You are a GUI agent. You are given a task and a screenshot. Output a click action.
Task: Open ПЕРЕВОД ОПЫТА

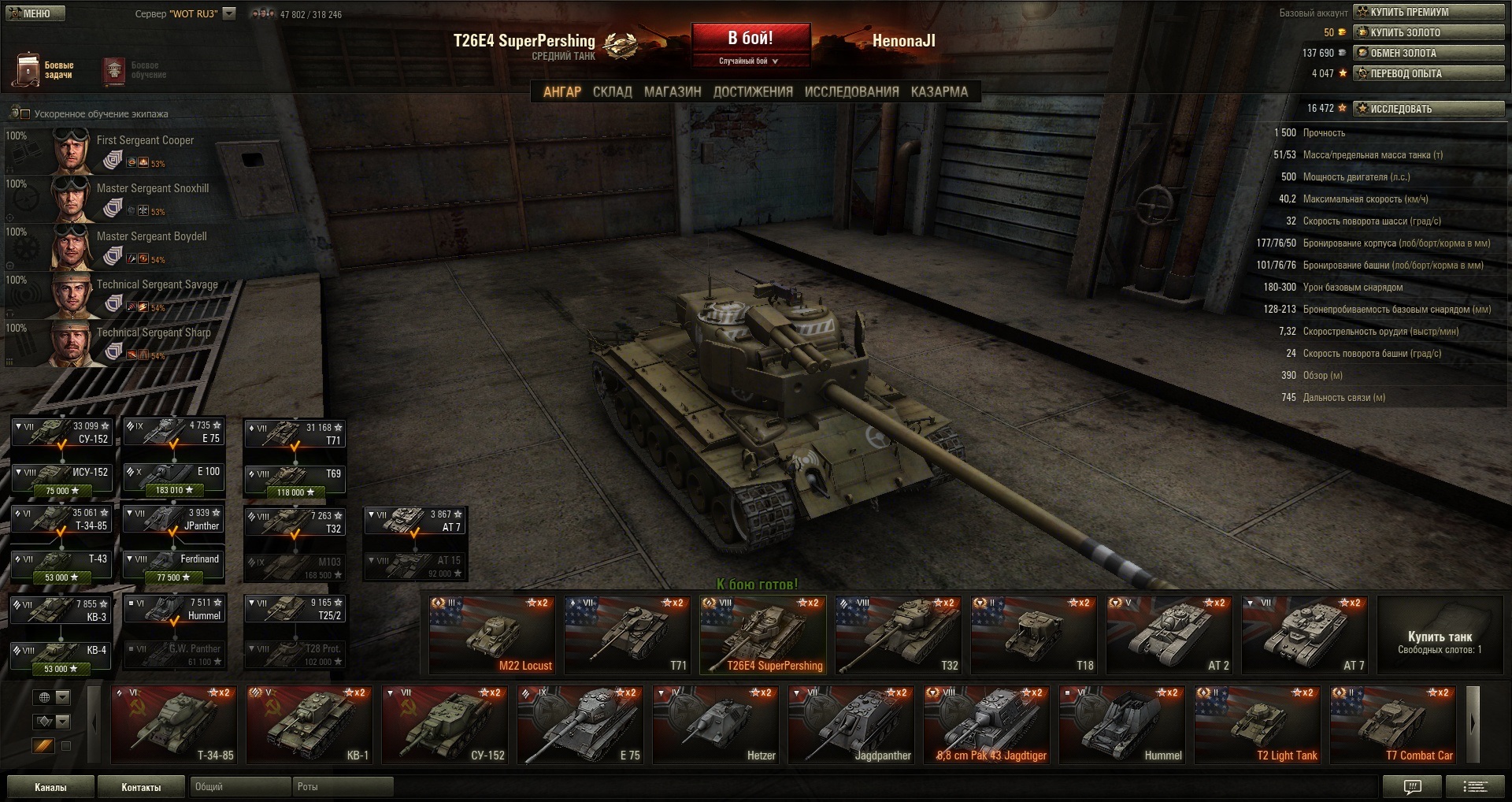pyautogui.click(x=1429, y=73)
